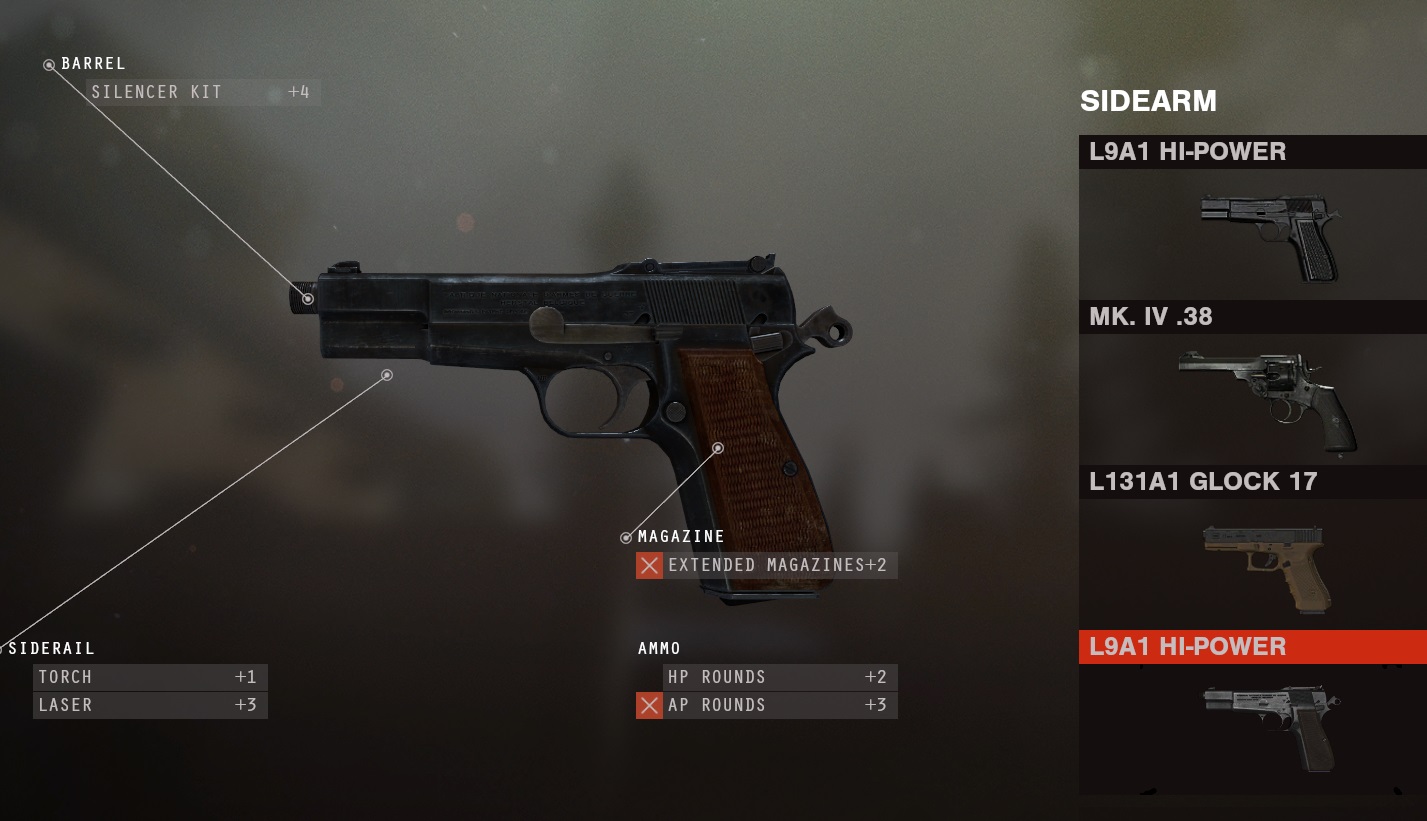
Task: Select the red-highlighted L9A1 Hi-Power entry
Action: point(1252,647)
